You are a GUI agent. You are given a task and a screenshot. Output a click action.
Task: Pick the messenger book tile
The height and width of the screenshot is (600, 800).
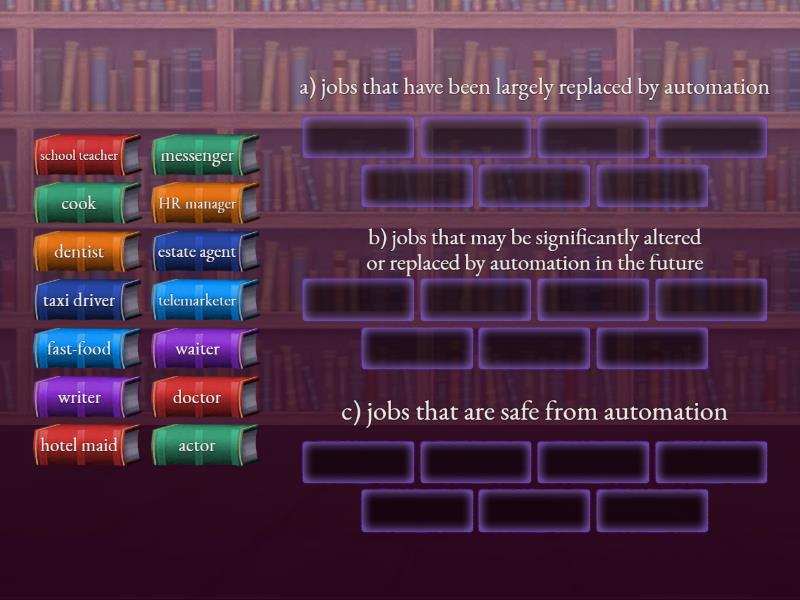coord(198,156)
